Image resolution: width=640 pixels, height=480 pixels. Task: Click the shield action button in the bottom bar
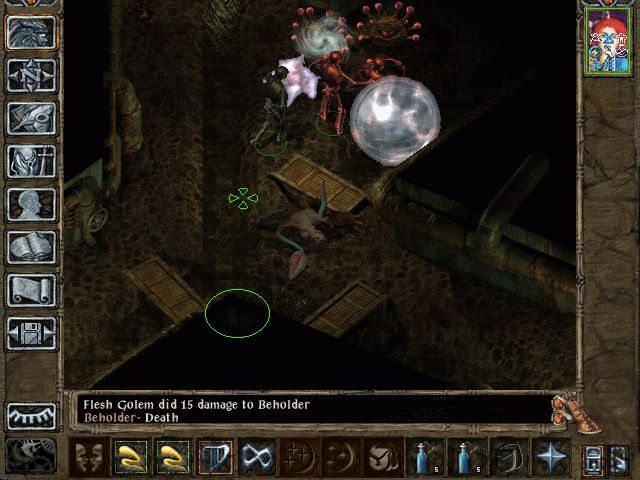pos(381,458)
